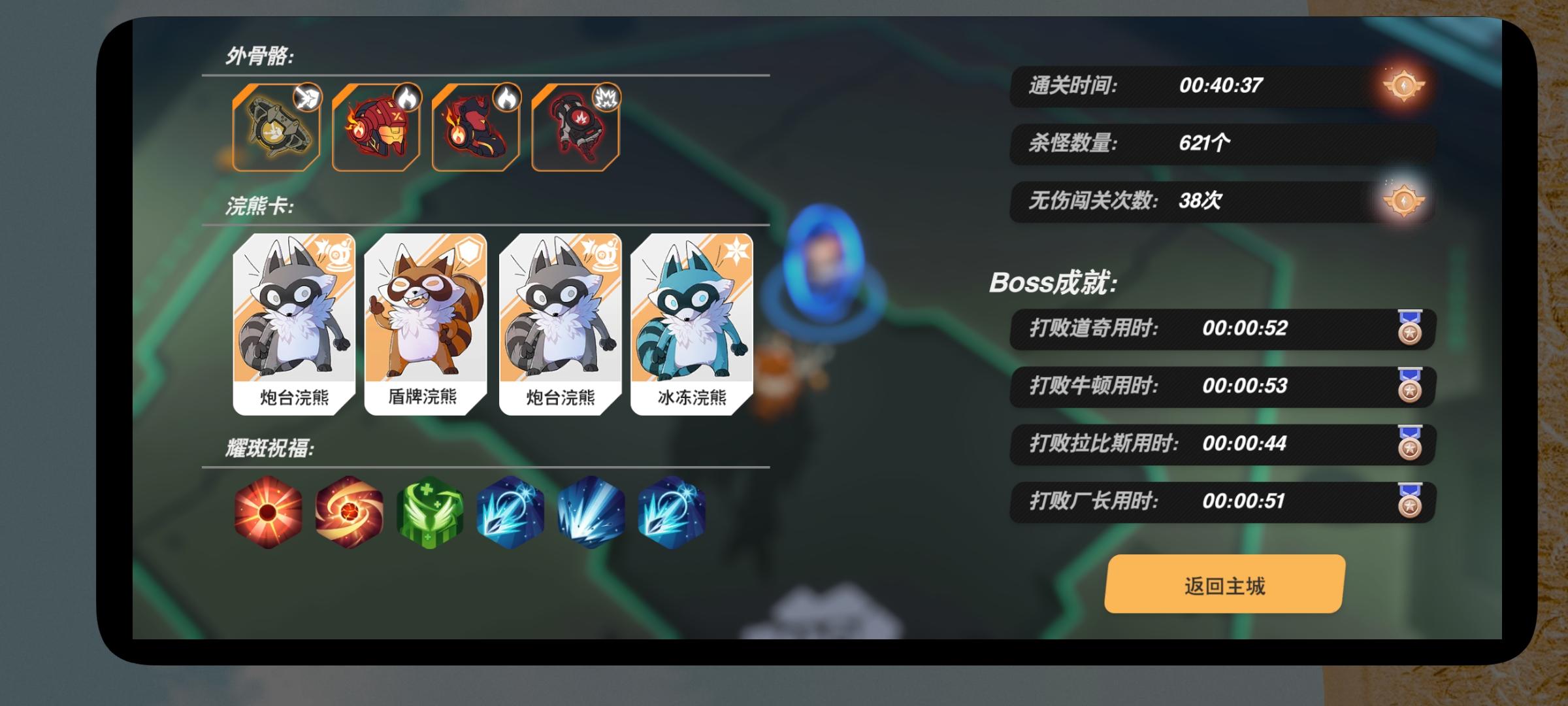Select the 炮台浣熊 raccoon card on far left
The image size is (1568, 706).
(294, 324)
